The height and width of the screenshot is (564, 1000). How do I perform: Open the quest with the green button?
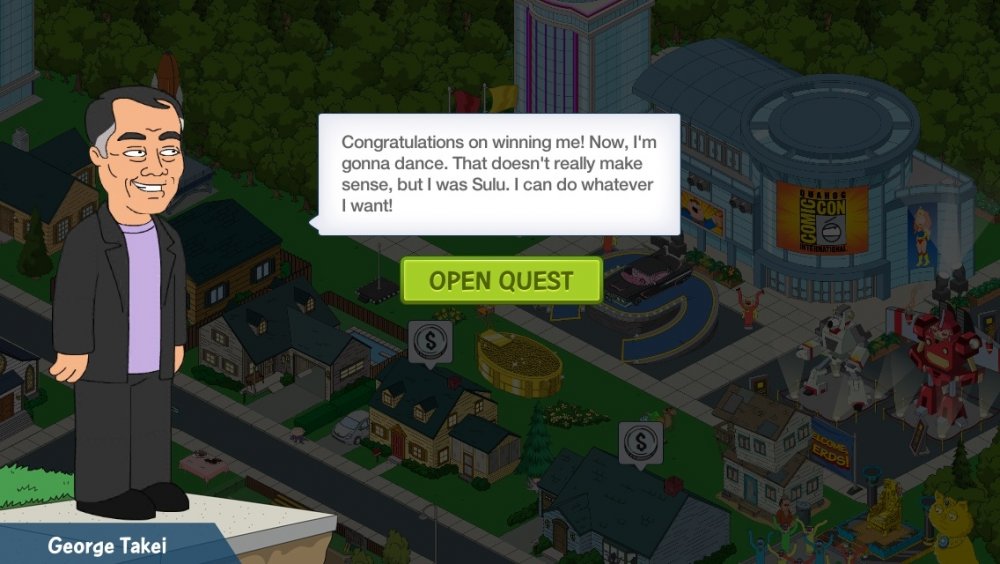click(x=501, y=280)
